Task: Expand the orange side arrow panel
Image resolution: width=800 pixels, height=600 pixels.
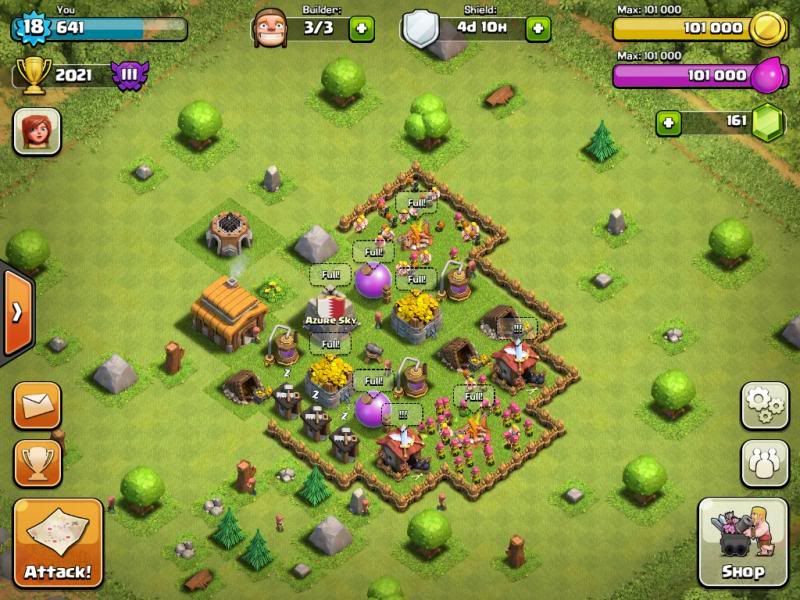Action: [16, 312]
